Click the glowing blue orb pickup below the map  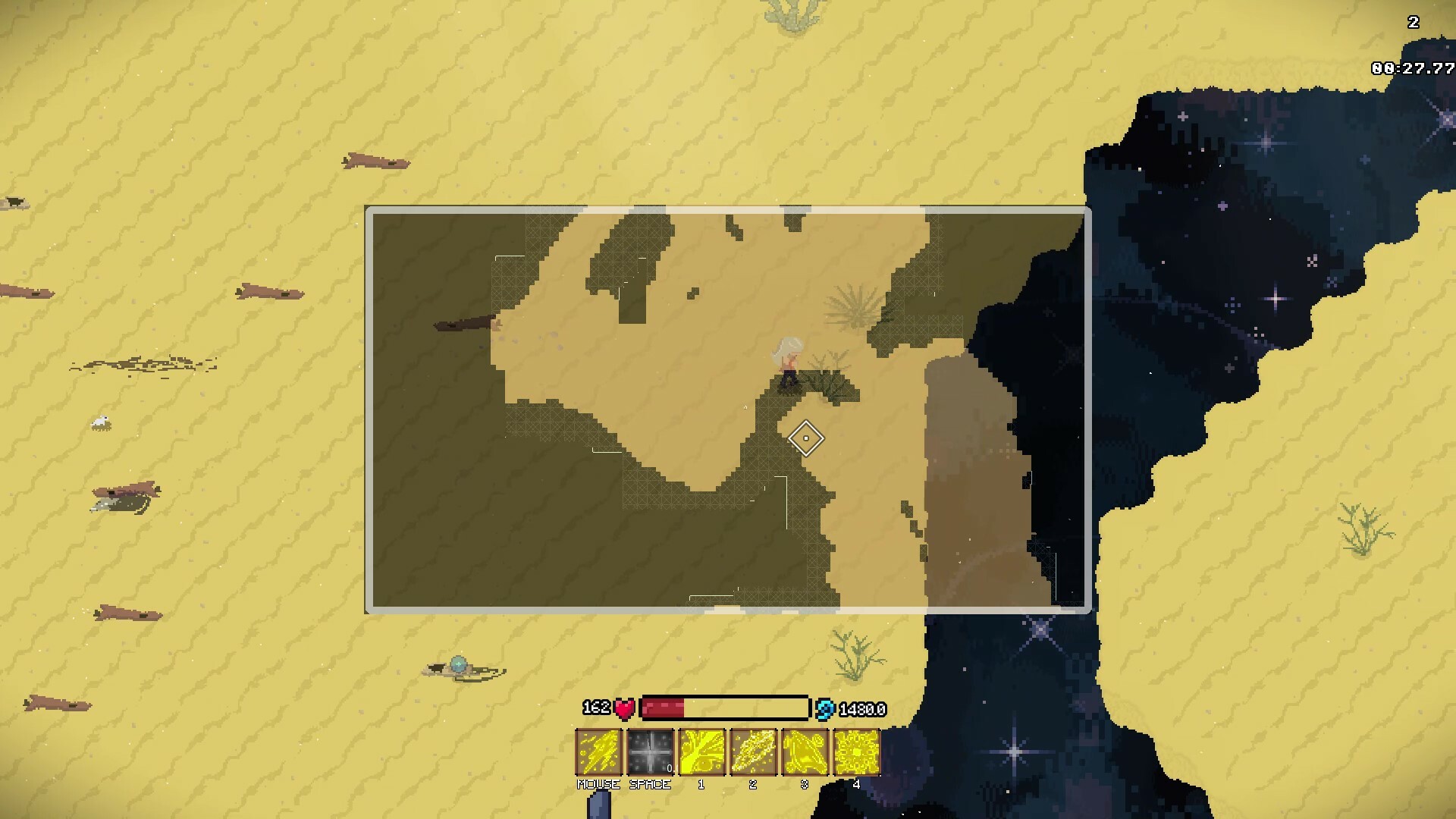pyautogui.click(x=459, y=662)
